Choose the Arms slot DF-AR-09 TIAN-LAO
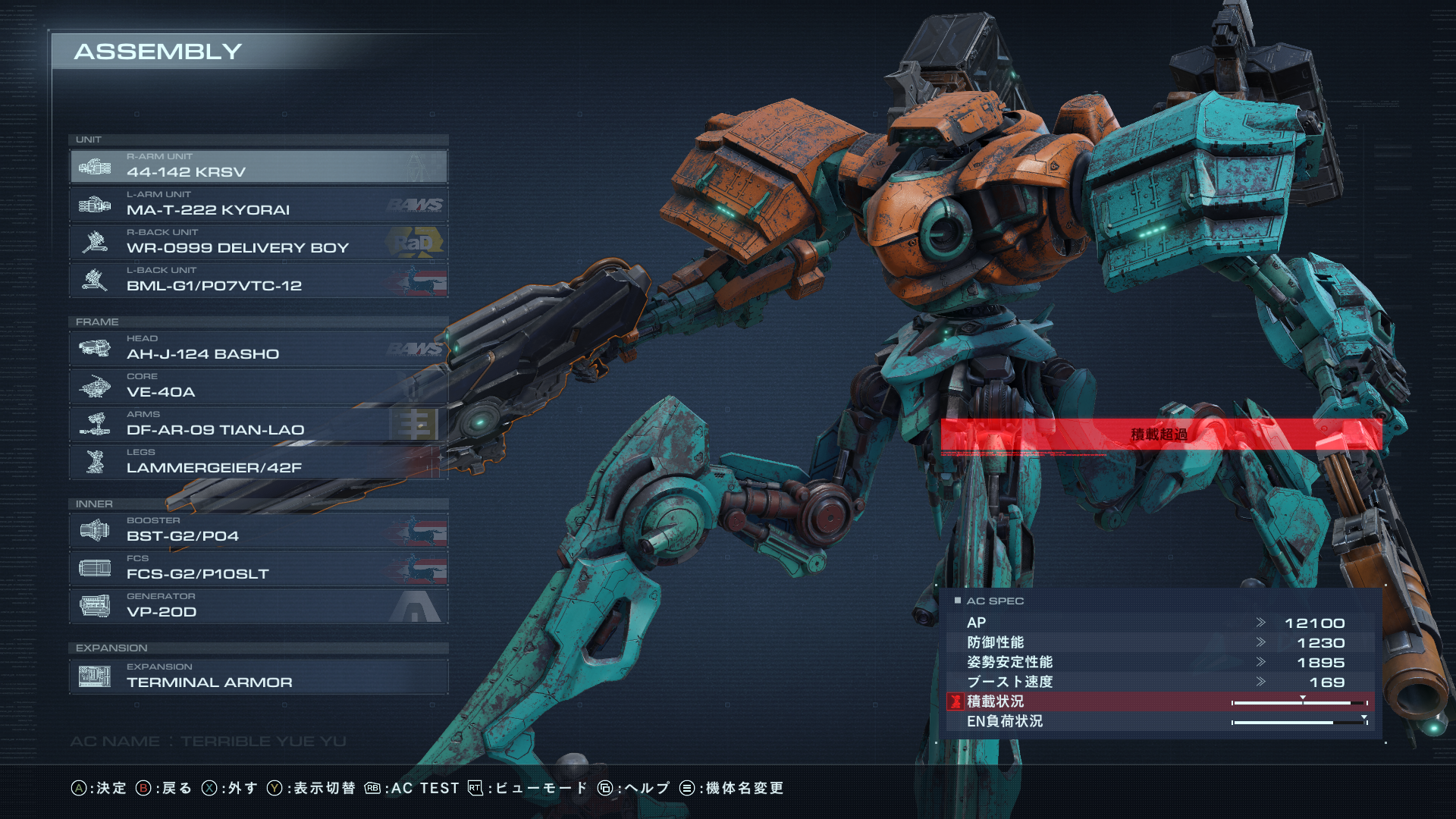 click(x=258, y=424)
